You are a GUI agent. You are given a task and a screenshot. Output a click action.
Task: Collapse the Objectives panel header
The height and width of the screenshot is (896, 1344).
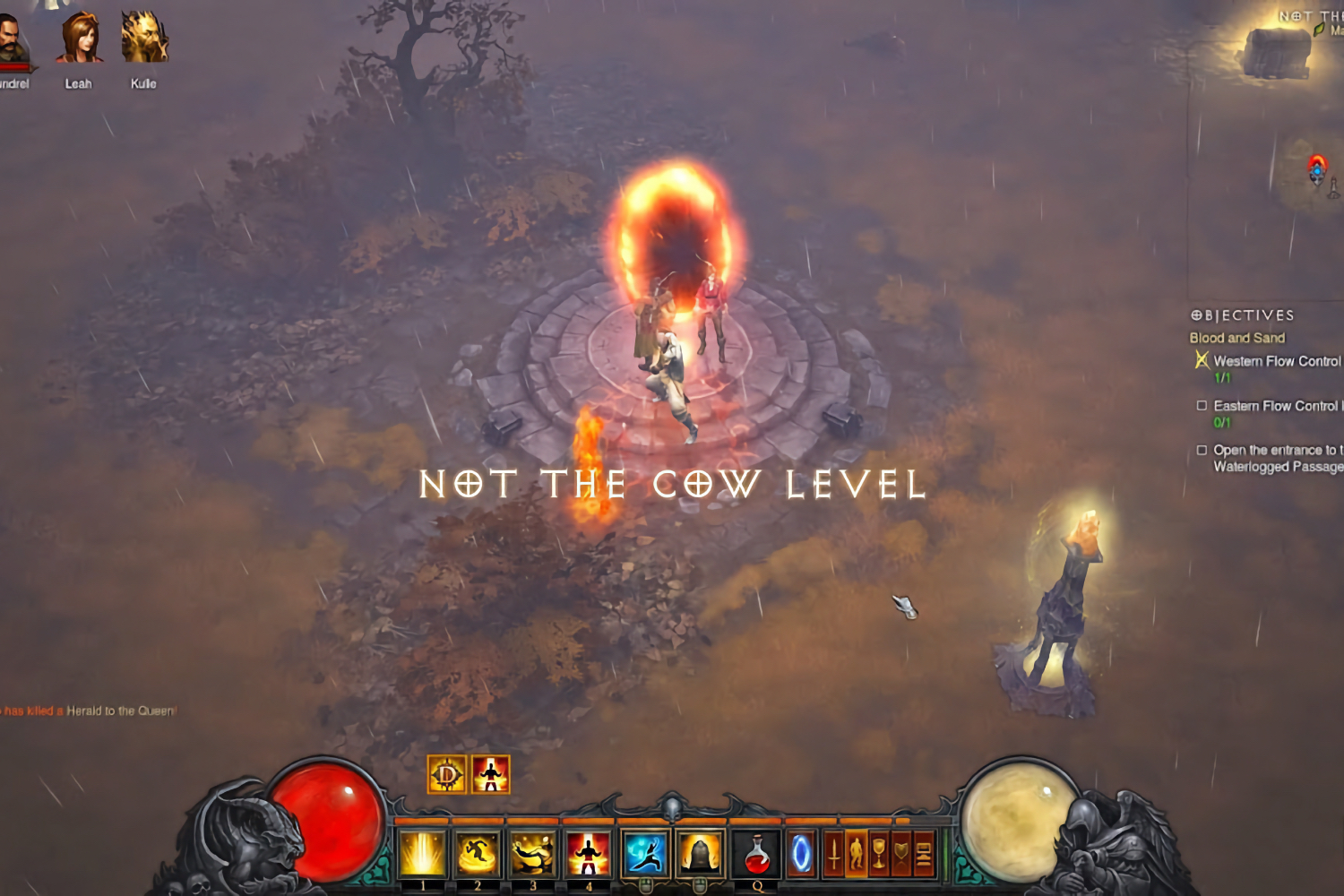tap(1241, 315)
